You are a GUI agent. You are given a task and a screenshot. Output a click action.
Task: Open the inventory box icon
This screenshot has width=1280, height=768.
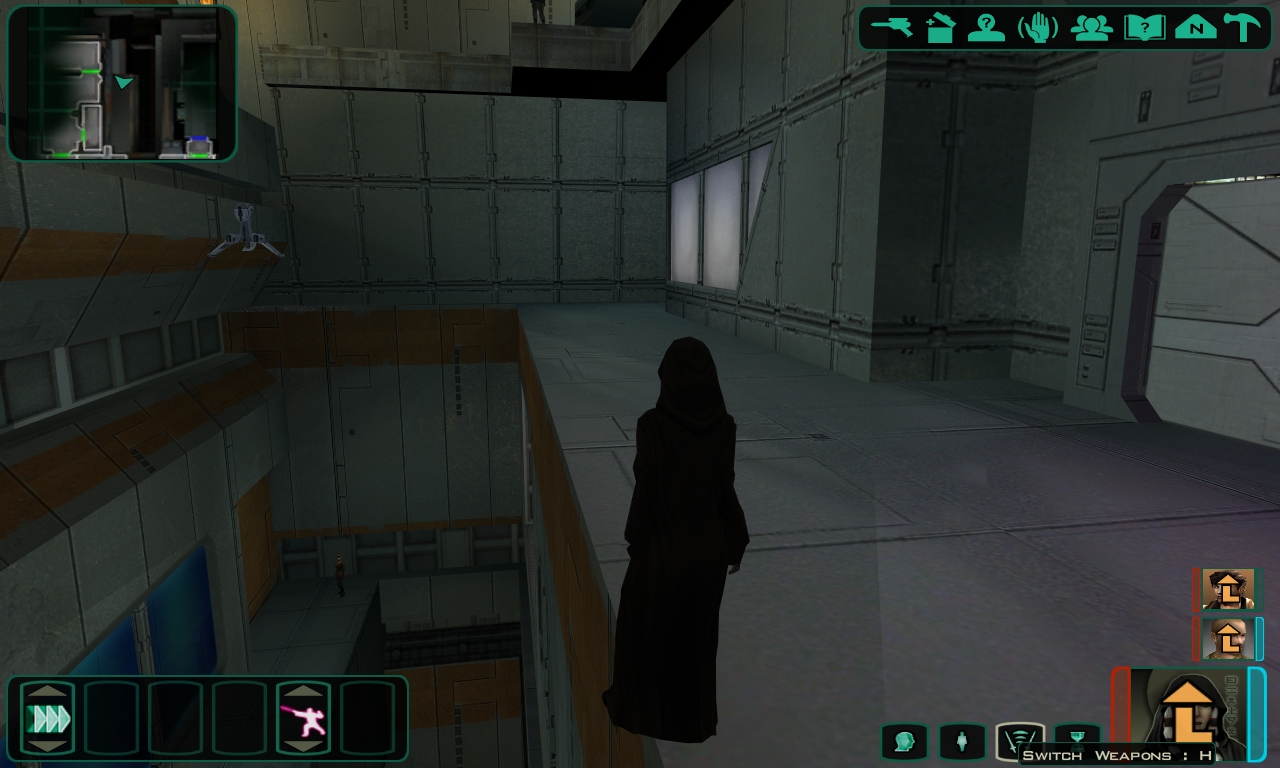[x=940, y=27]
